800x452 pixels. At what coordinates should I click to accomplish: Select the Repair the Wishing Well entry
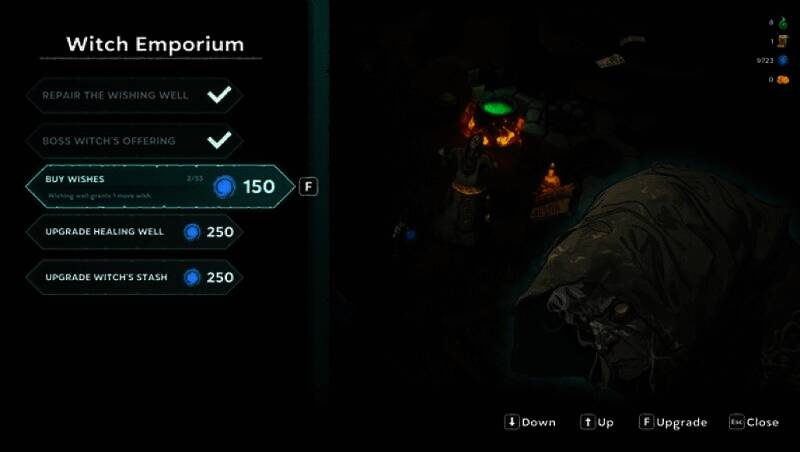point(134,96)
